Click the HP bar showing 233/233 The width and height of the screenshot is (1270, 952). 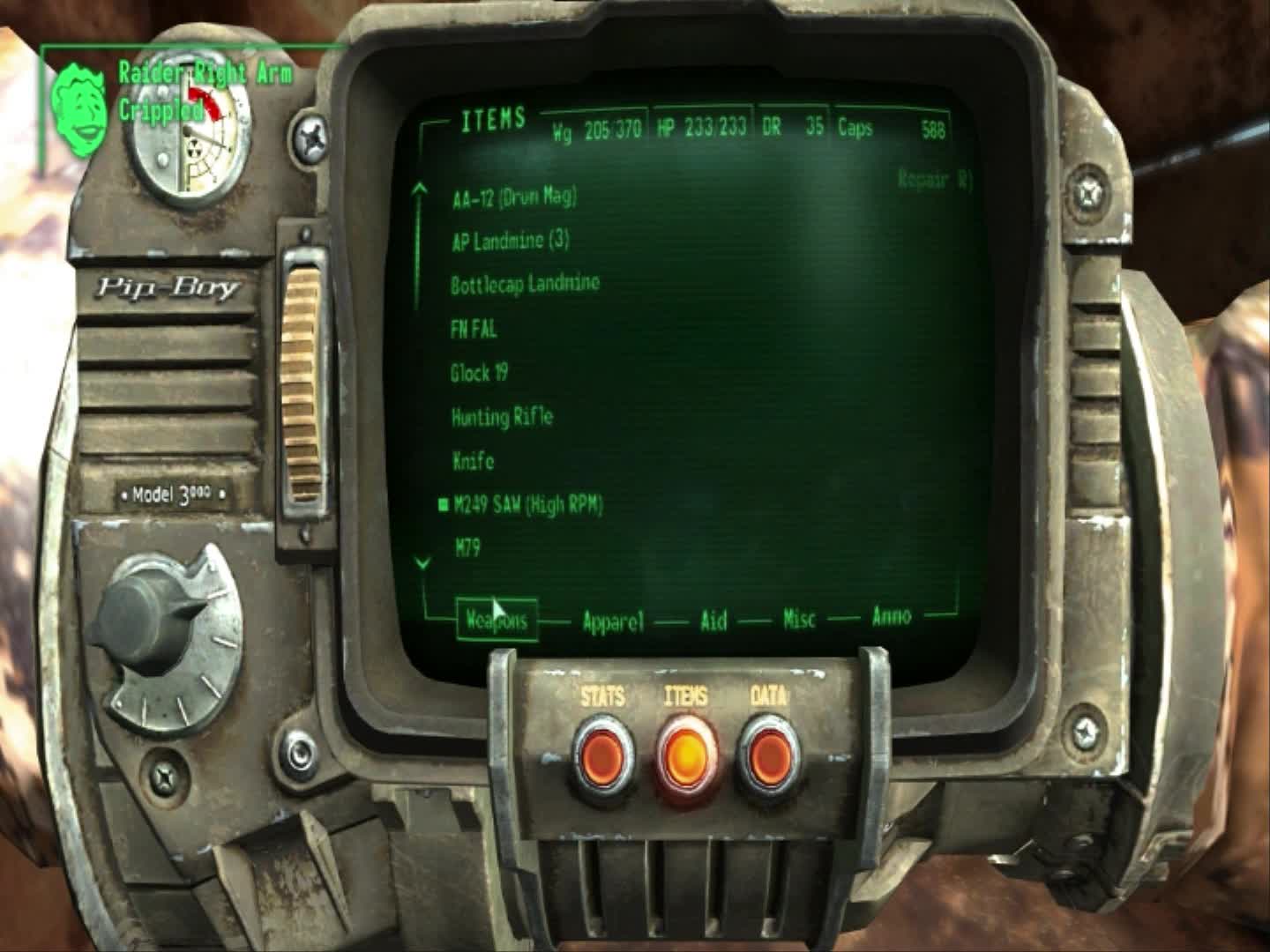[701, 129]
